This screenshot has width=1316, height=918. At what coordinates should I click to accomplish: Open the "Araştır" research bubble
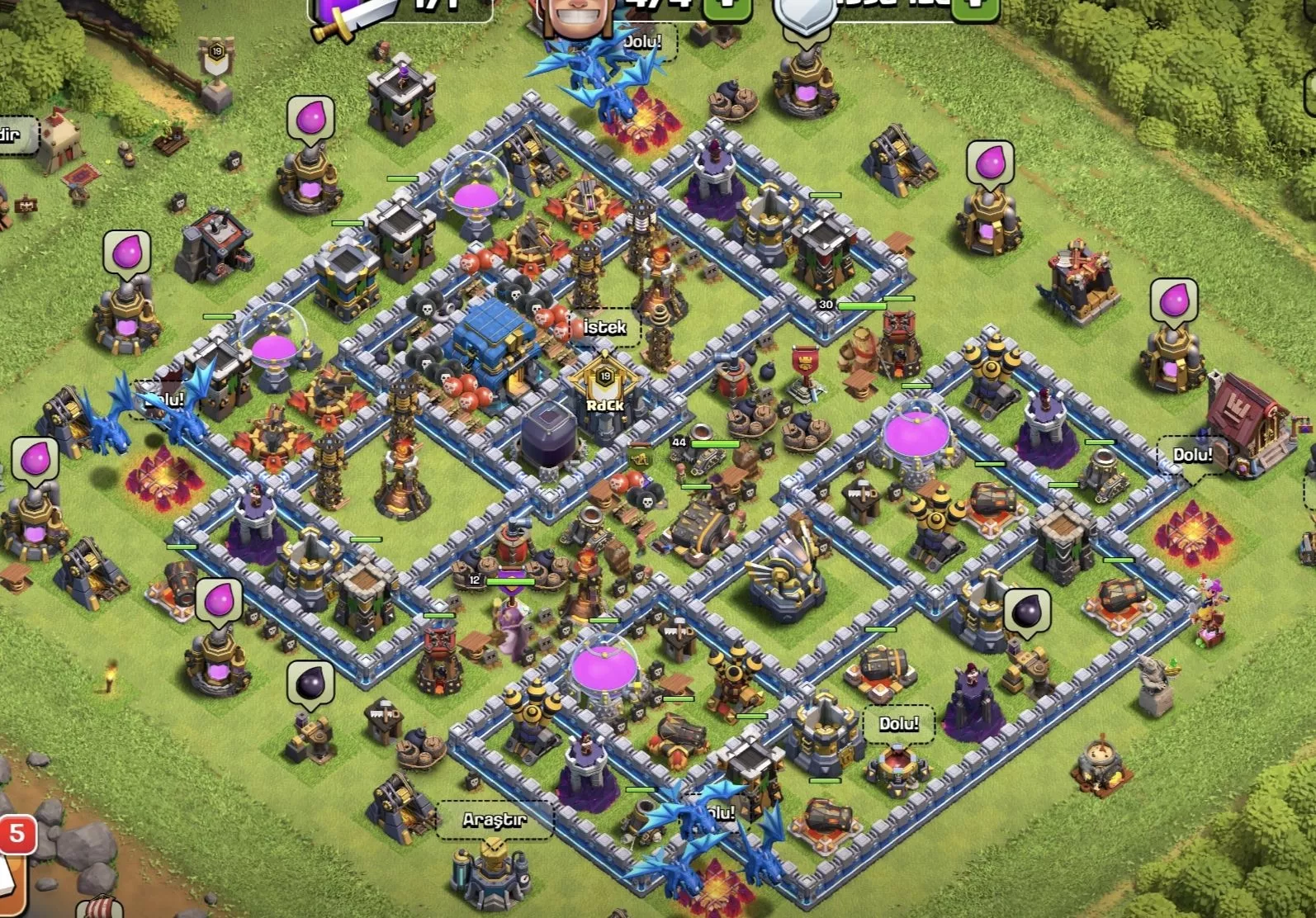[x=494, y=820]
